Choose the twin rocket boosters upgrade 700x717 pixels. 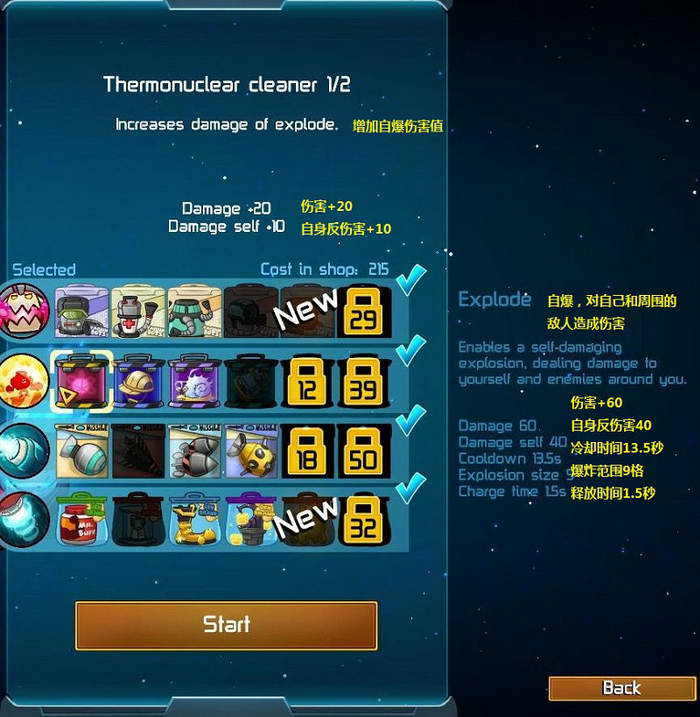point(194,449)
